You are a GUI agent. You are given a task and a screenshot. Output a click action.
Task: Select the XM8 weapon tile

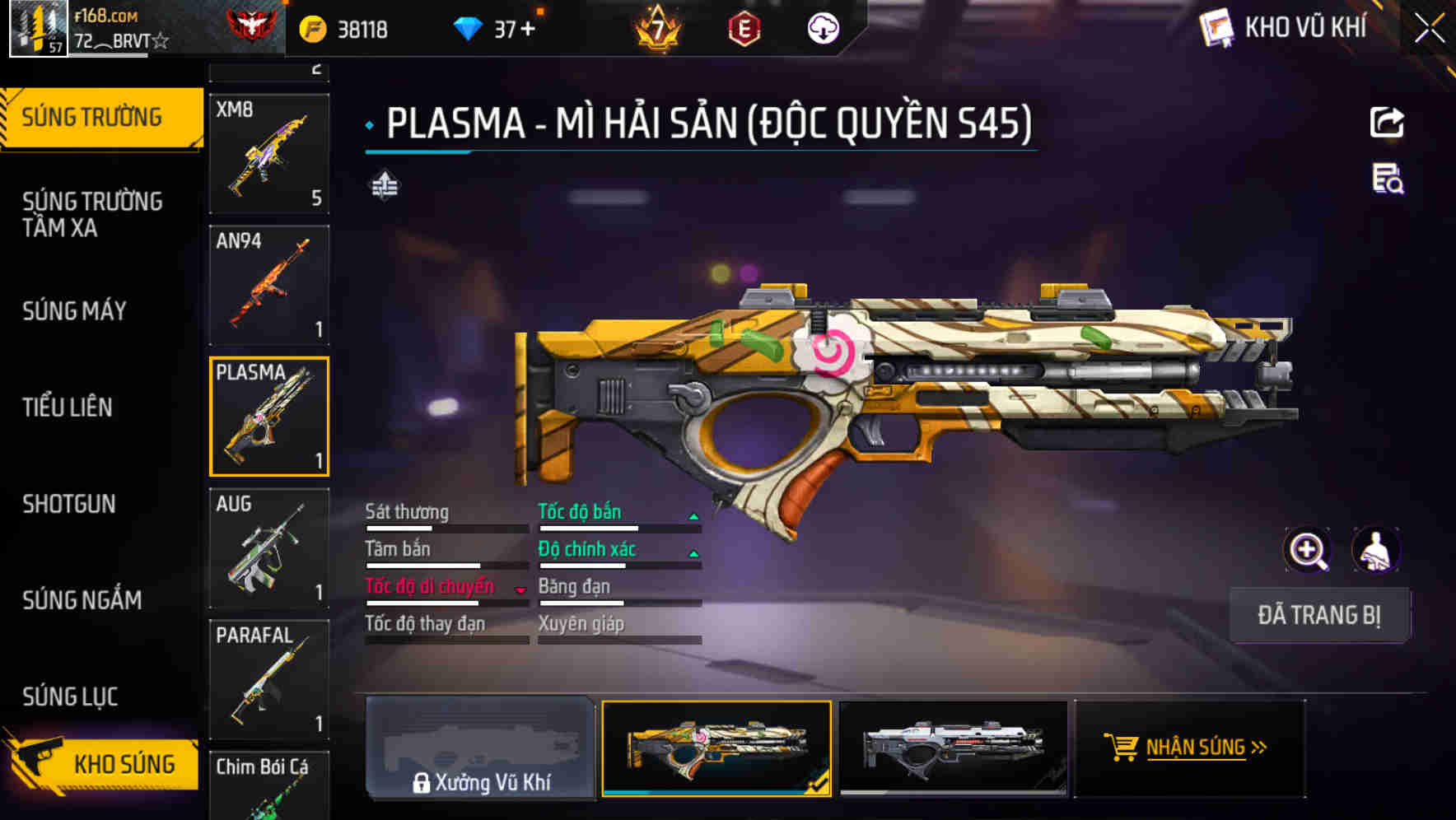269,153
